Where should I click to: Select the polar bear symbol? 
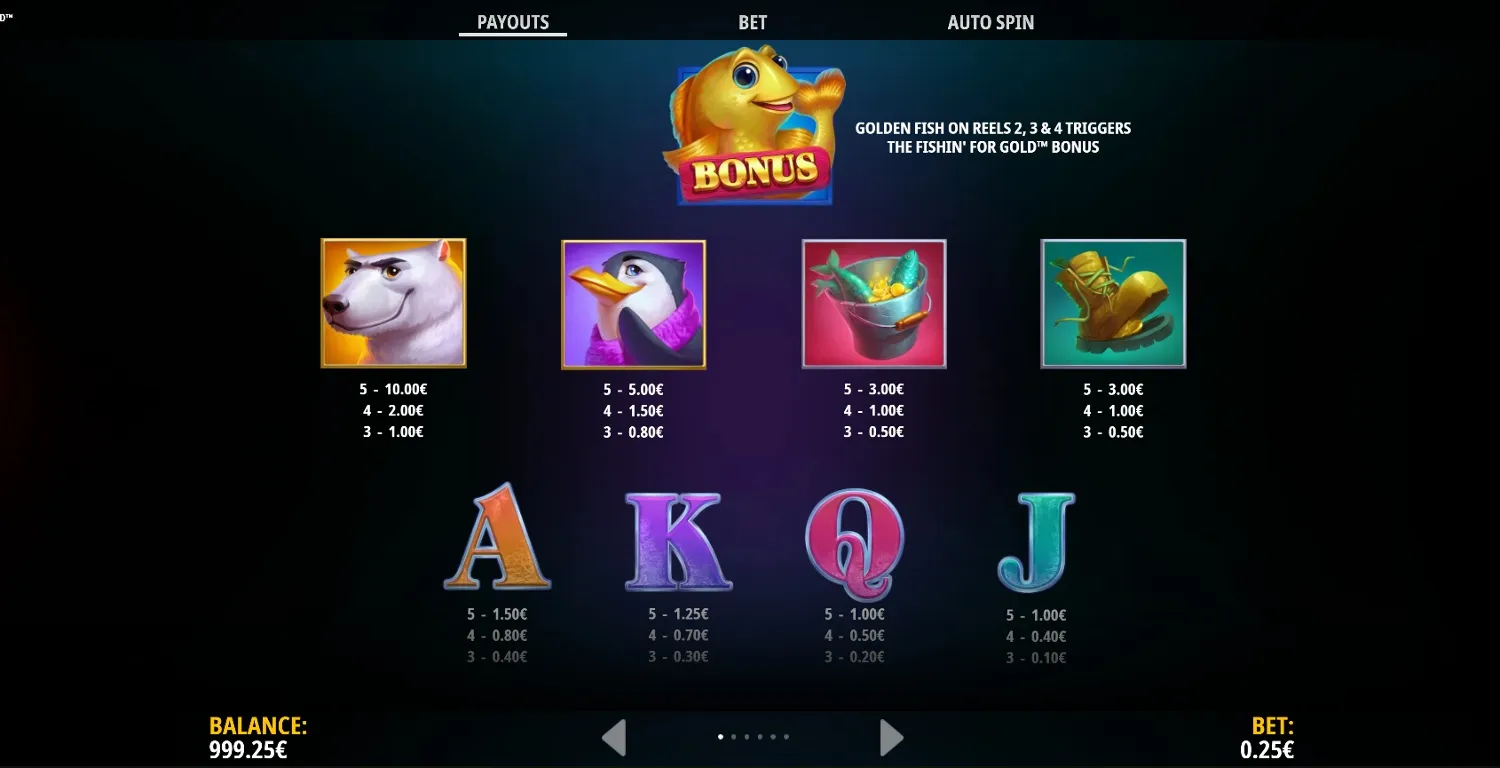click(x=393, y=303)
